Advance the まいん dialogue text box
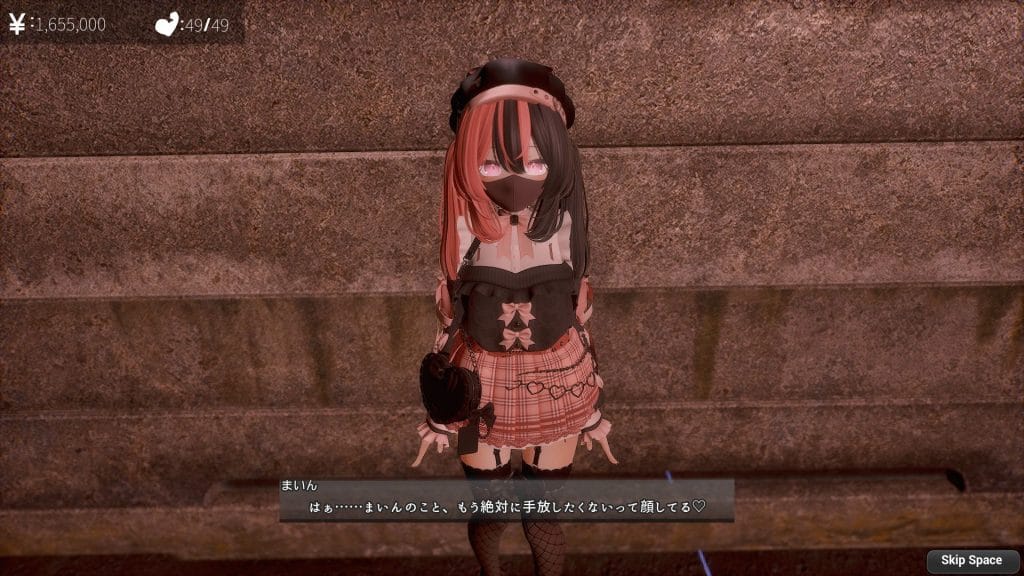This screenshot has height=576, width=1024. coord(505,499)
